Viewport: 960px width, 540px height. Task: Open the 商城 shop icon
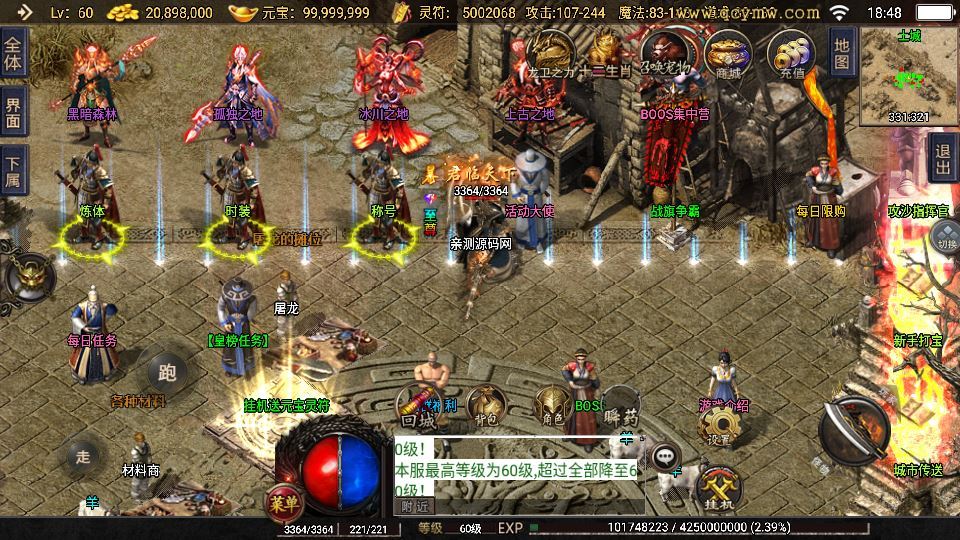(x=728, y=55)
